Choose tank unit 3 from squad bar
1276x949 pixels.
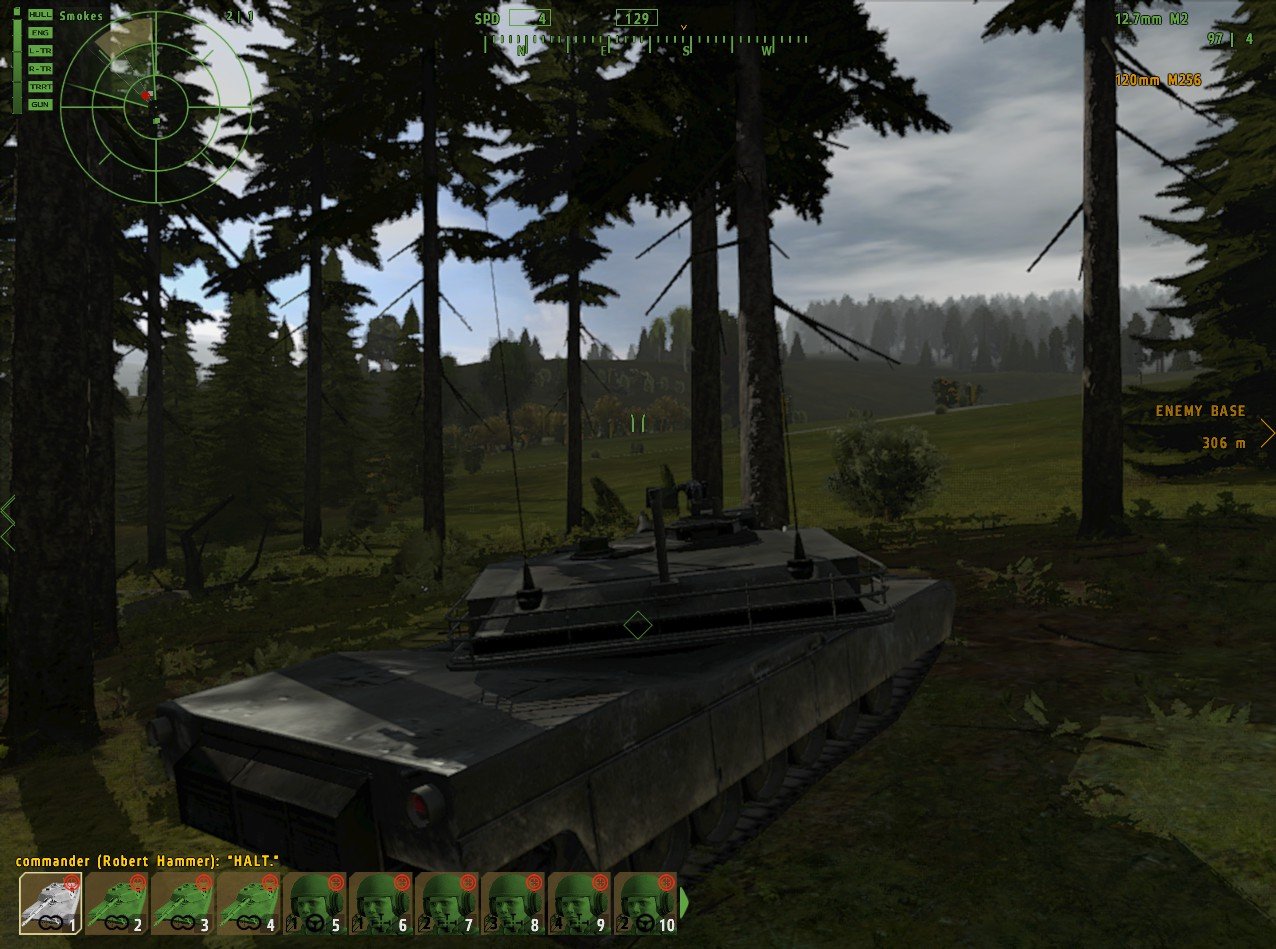183,903
